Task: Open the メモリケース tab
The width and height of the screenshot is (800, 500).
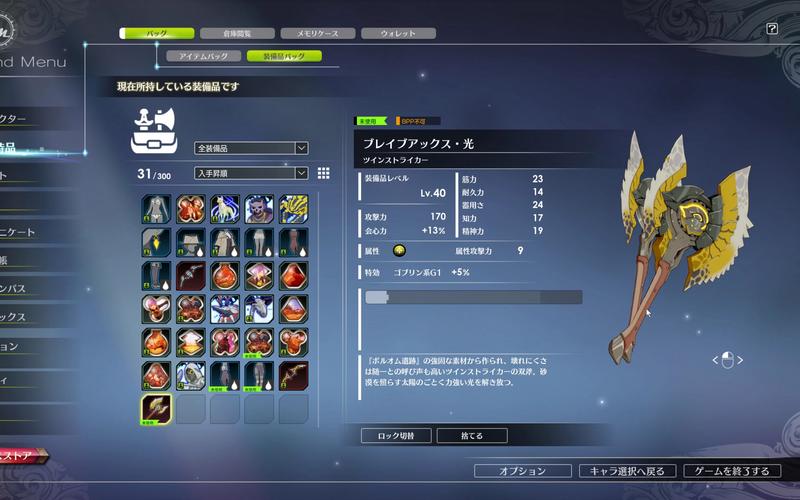Action: (x=318, y=33)
